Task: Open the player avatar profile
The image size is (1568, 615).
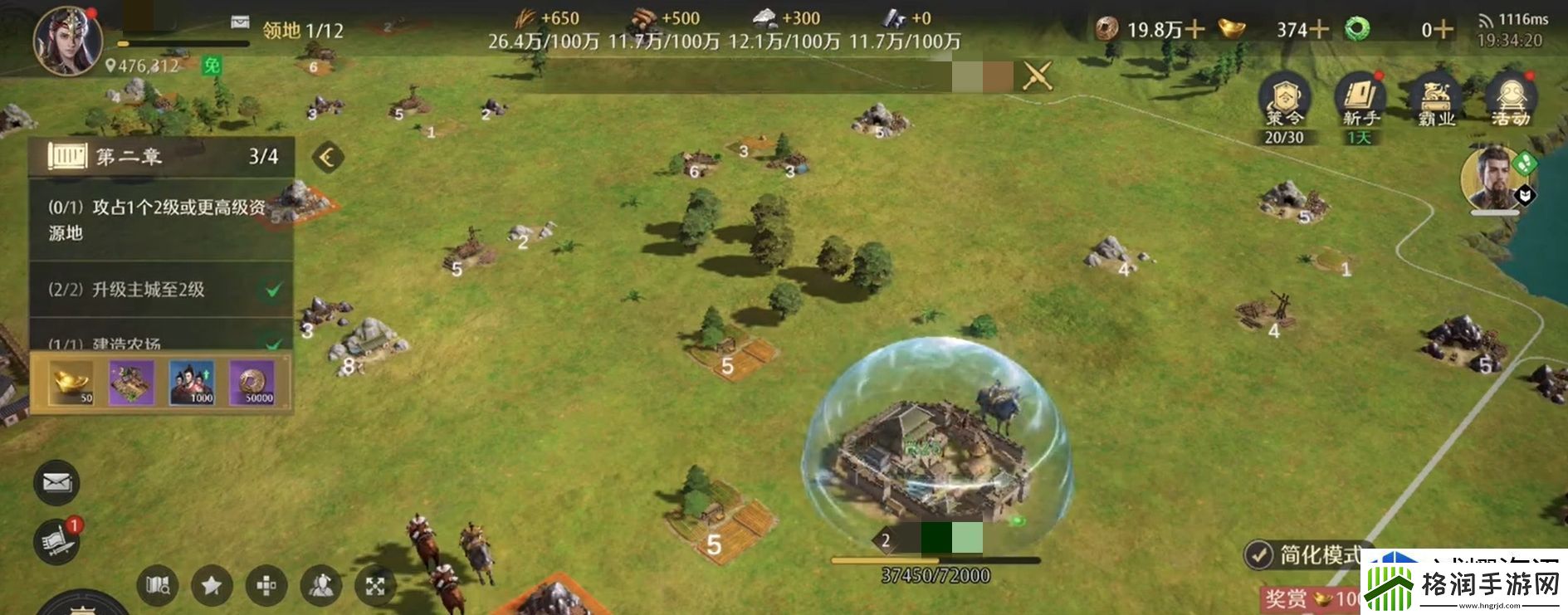Action: (x=68, y=39)
